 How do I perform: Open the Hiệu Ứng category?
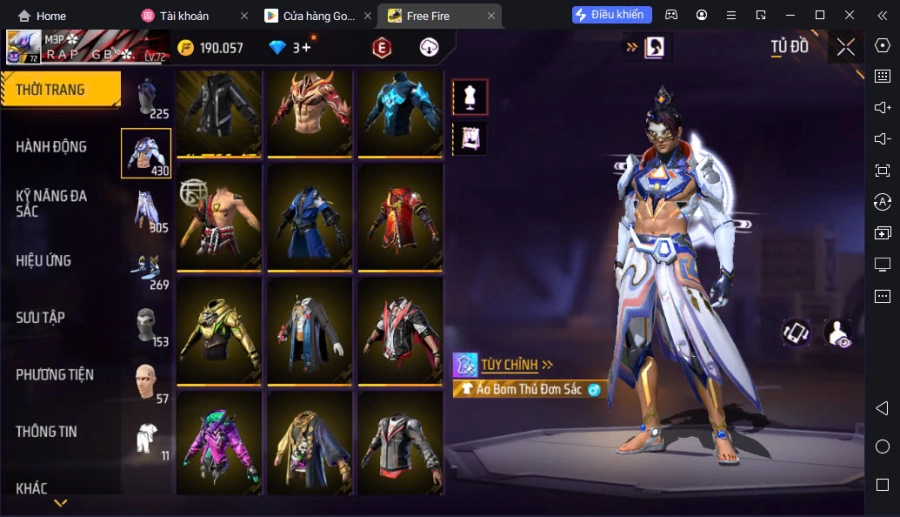tap(44, 261)
